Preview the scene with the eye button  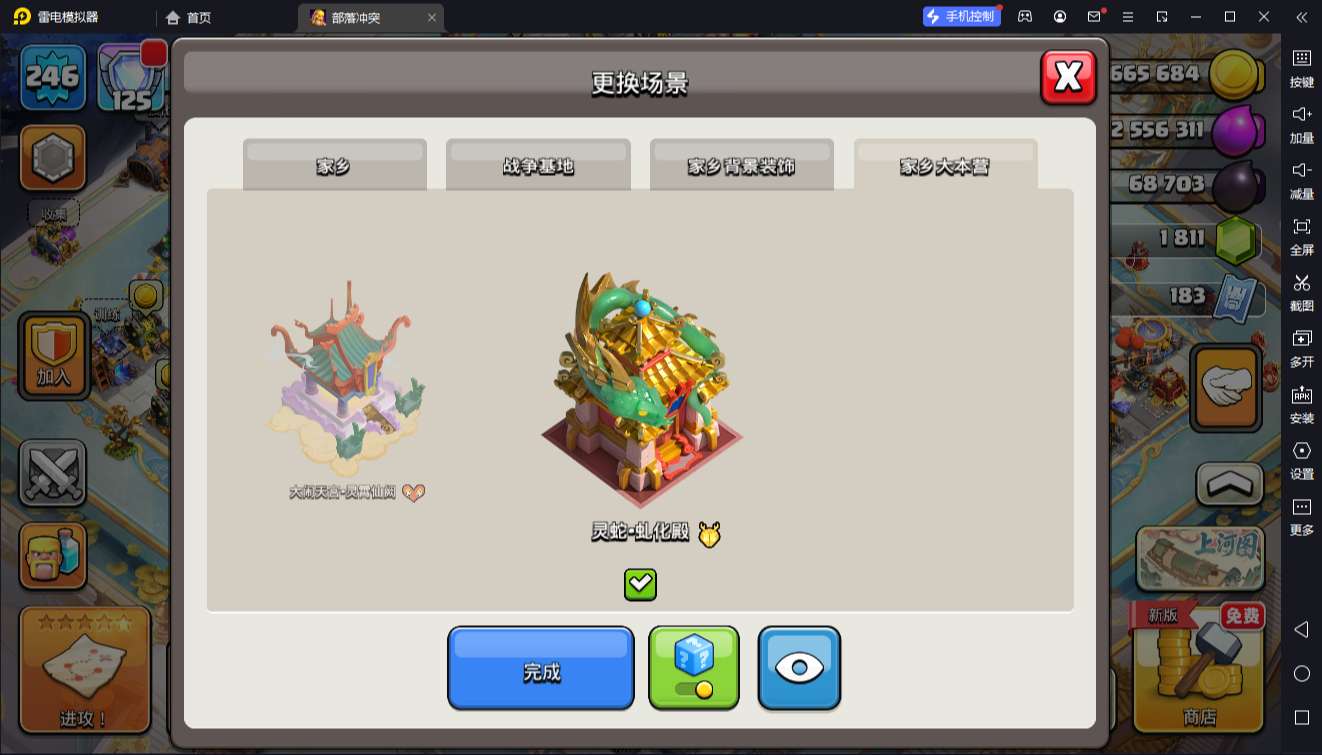[x=799, y=668]
